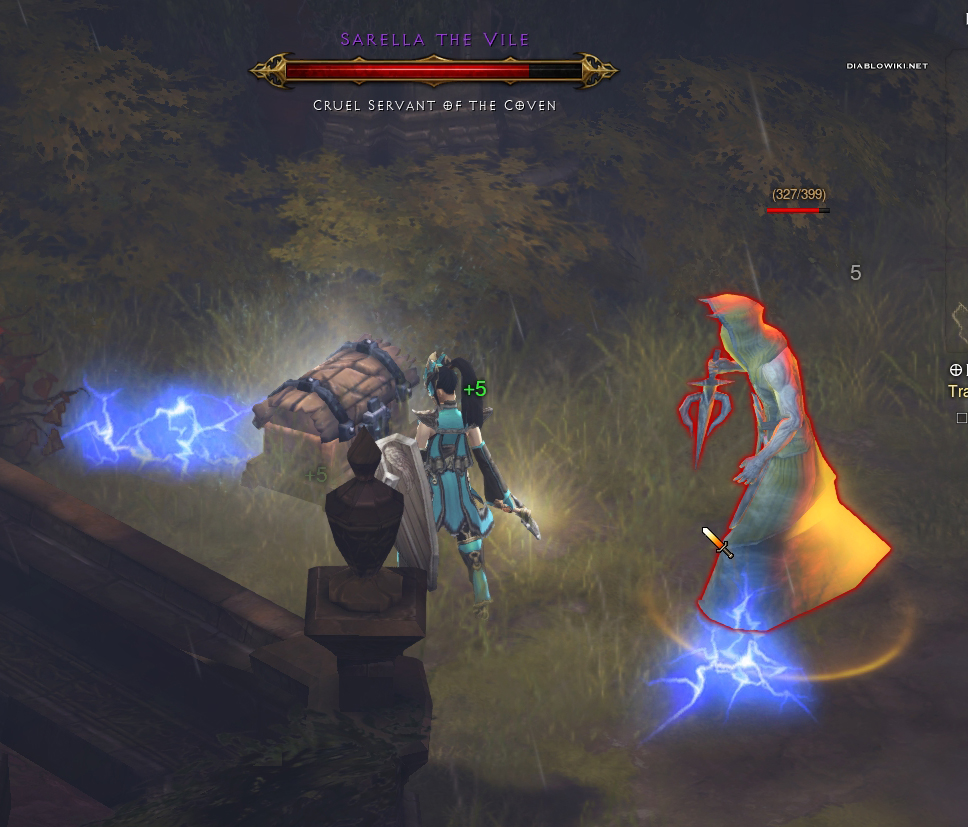The width and height of the screenshot is (968, 827).
Task: Click the quest tracker crosshair icon
Action: tap(955, 369)
